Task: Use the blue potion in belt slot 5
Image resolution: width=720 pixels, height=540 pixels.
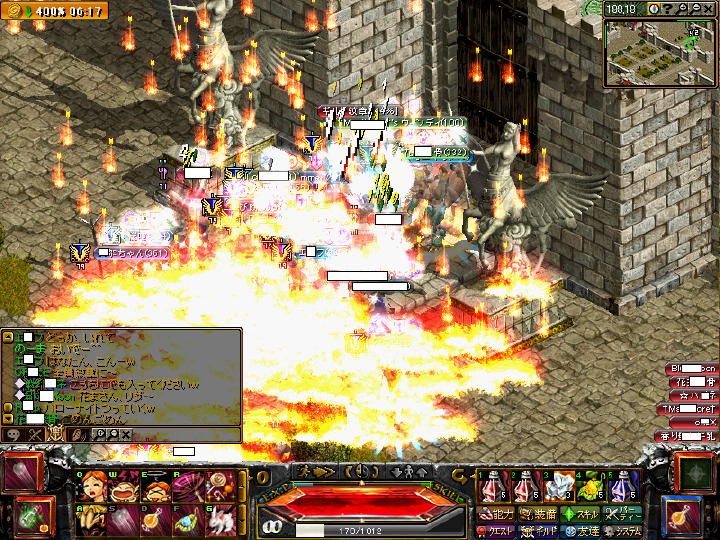Action: pos(624,487)
